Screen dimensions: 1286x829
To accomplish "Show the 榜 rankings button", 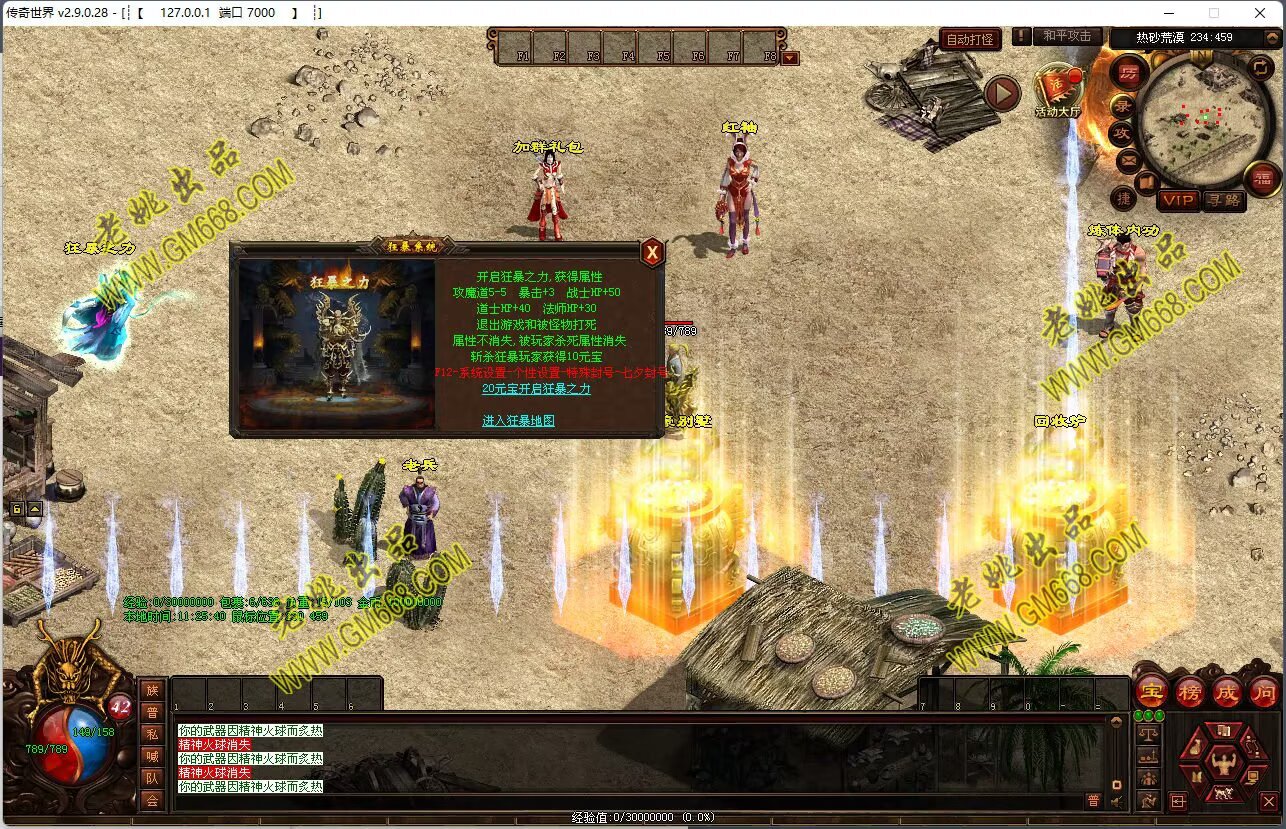I will tap(1190, 691).
